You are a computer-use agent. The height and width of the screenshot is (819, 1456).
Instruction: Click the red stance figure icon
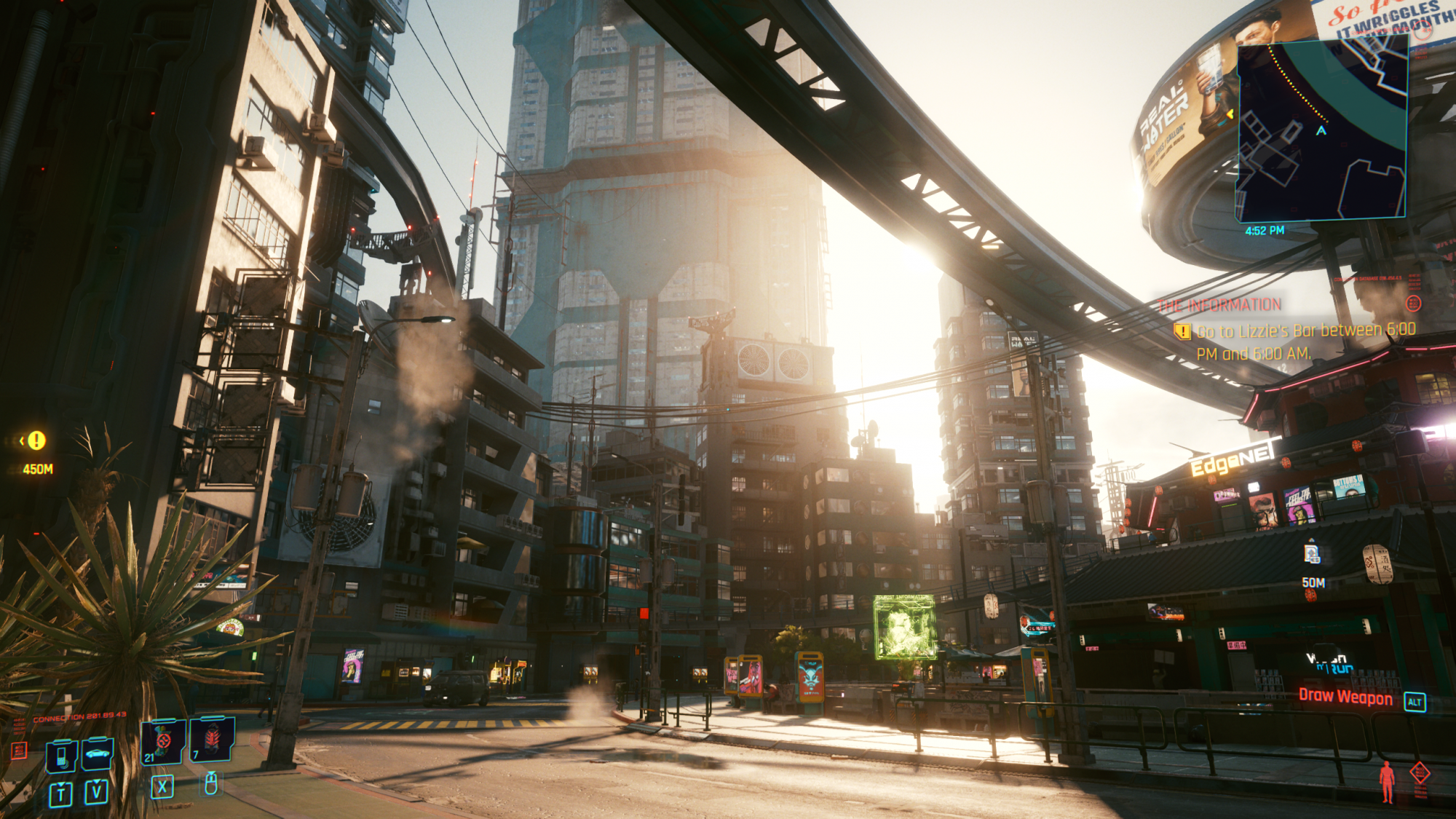[1387, 781]
